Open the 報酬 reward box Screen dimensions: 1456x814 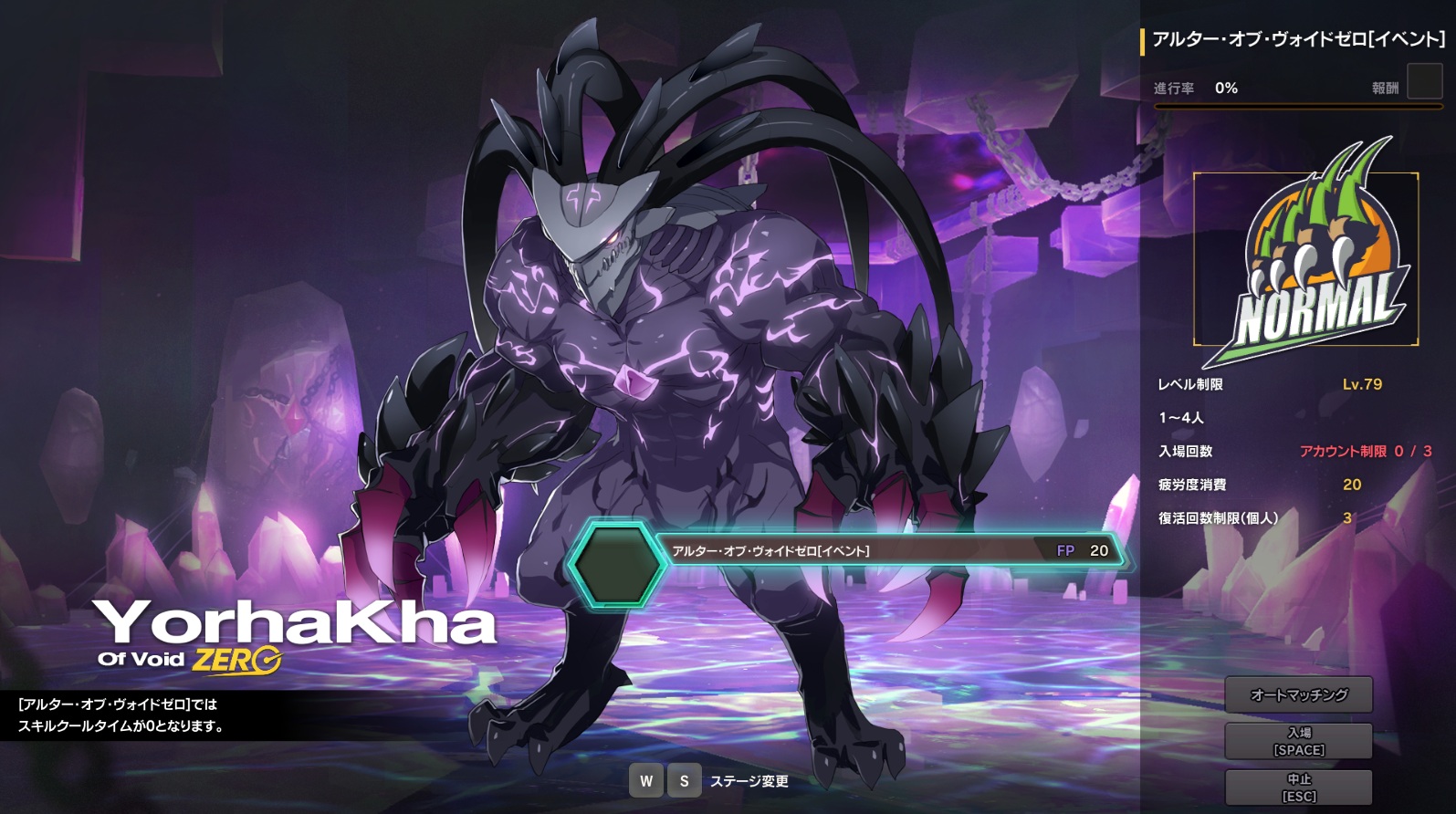[1423, 82]
